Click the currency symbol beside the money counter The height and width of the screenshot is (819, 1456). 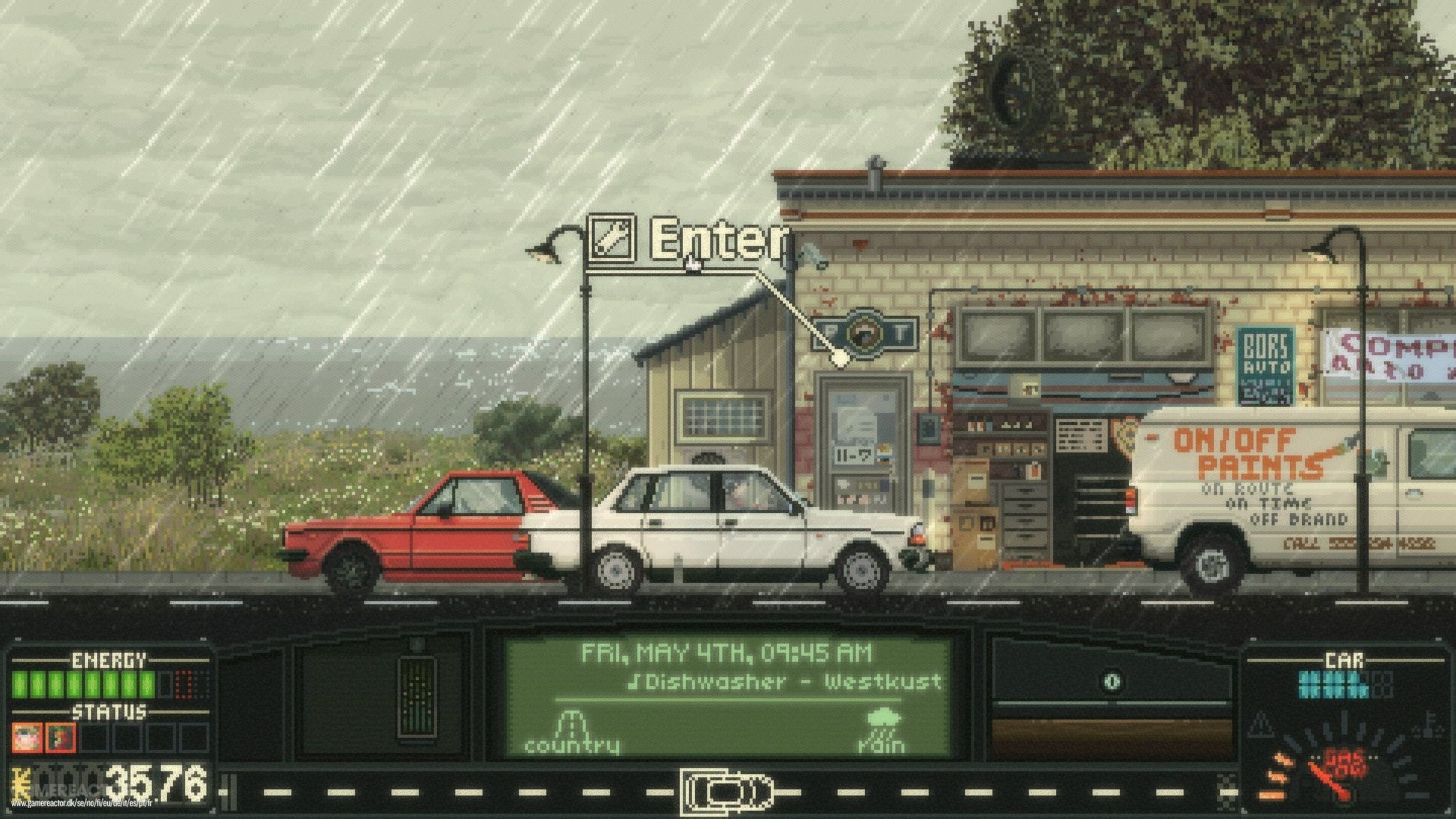20,783
